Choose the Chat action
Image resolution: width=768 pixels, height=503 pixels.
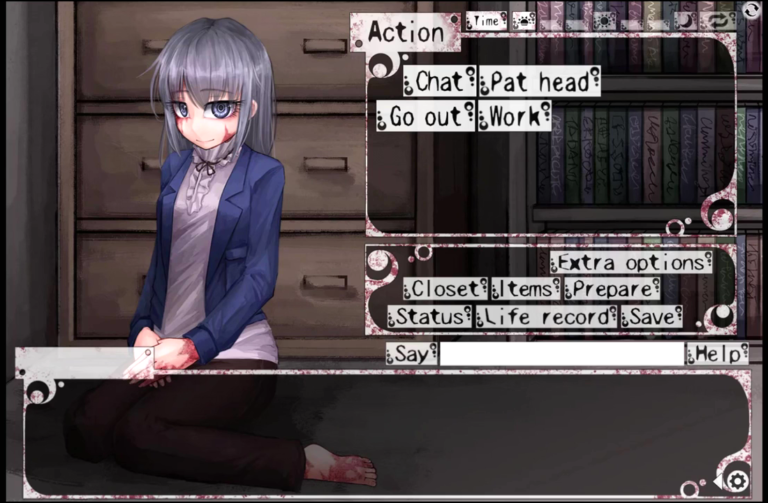(440, 81)
